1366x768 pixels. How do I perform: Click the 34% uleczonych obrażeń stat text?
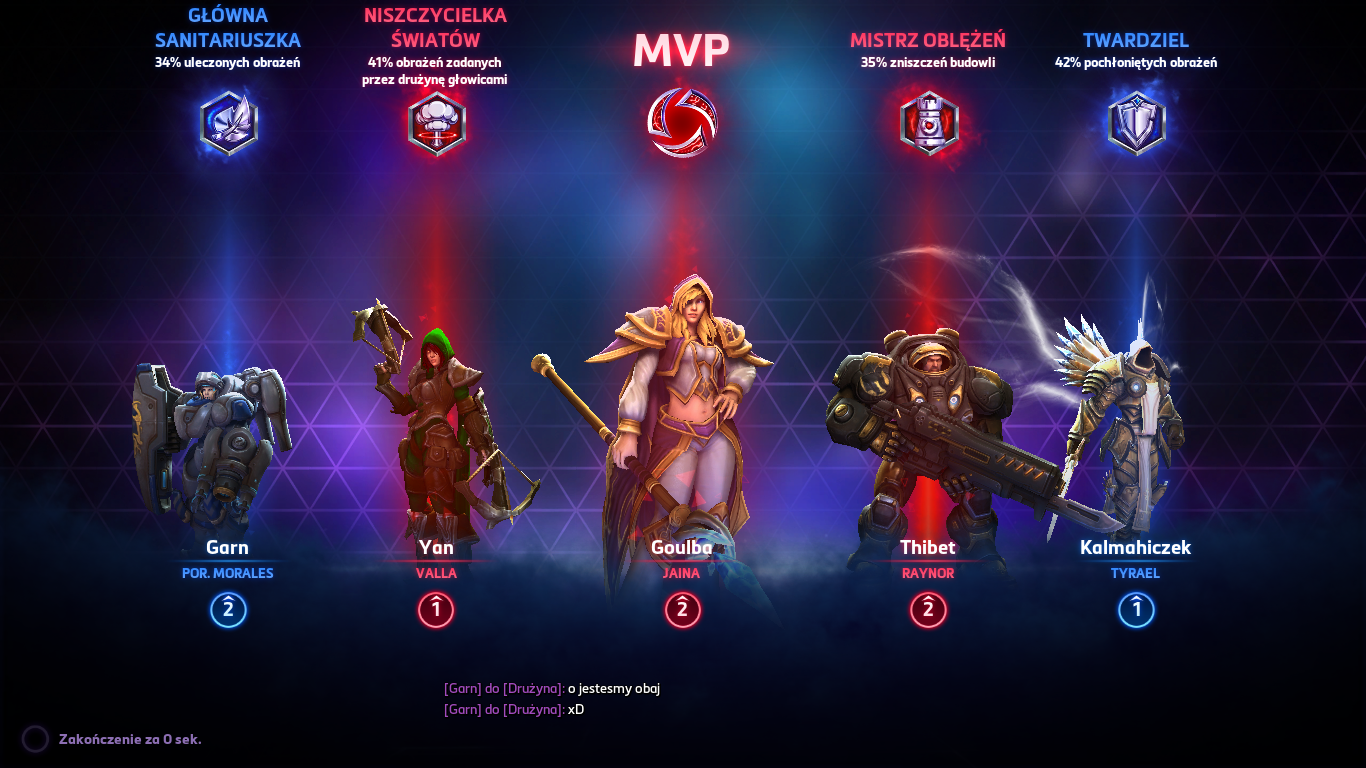point(227,62)
